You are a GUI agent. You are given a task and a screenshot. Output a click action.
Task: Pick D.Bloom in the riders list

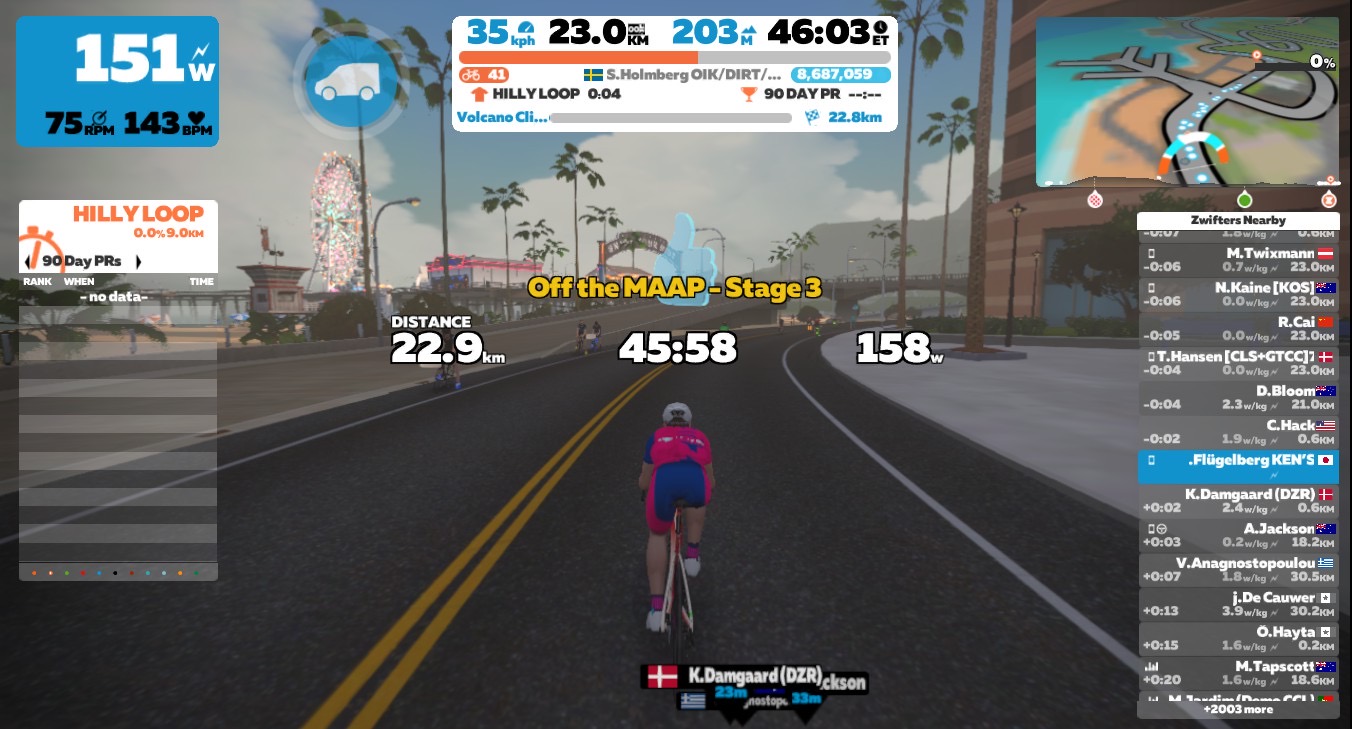tap(1238, 397)
